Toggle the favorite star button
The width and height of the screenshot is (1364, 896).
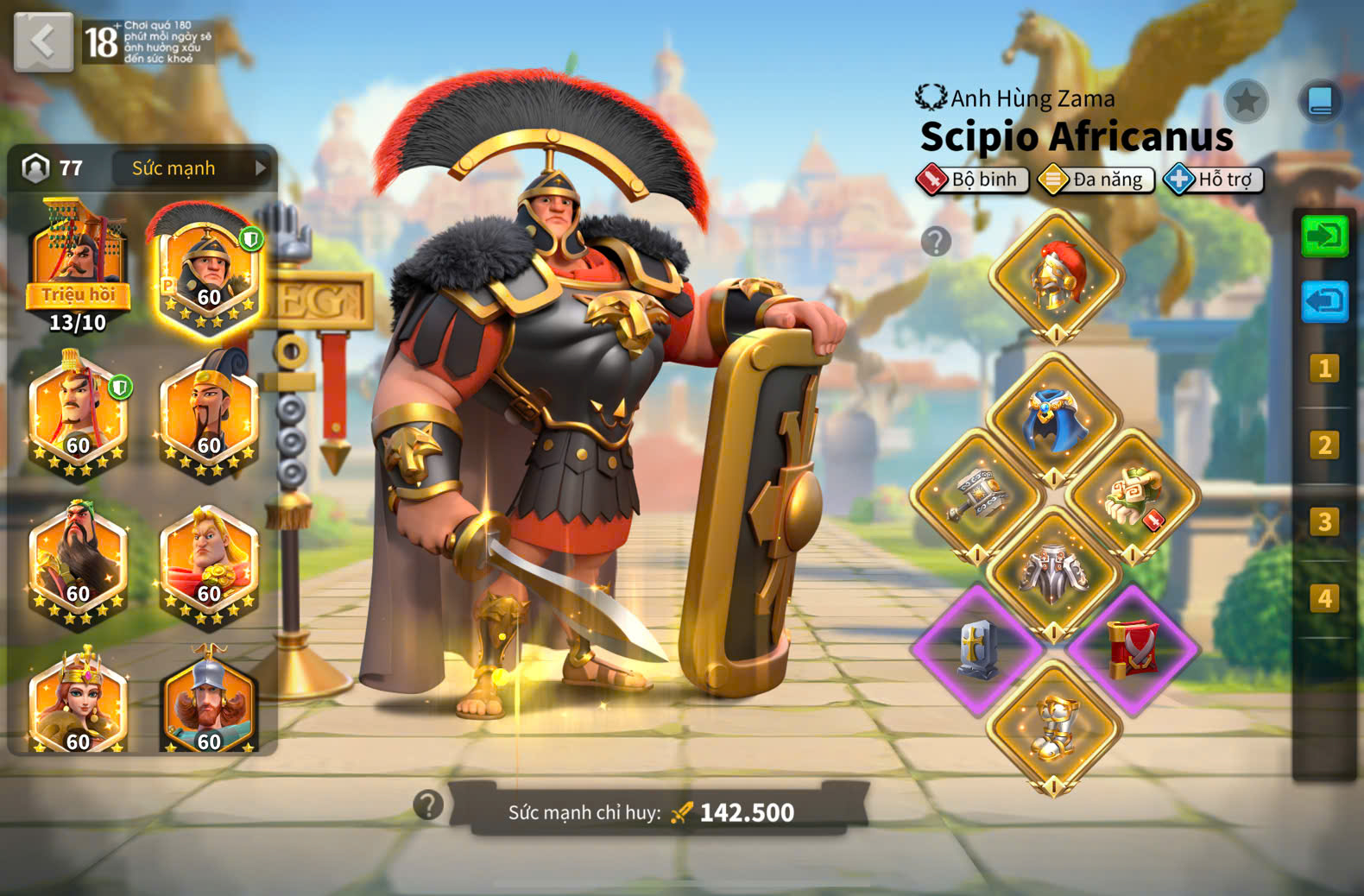click(1245, 102)
